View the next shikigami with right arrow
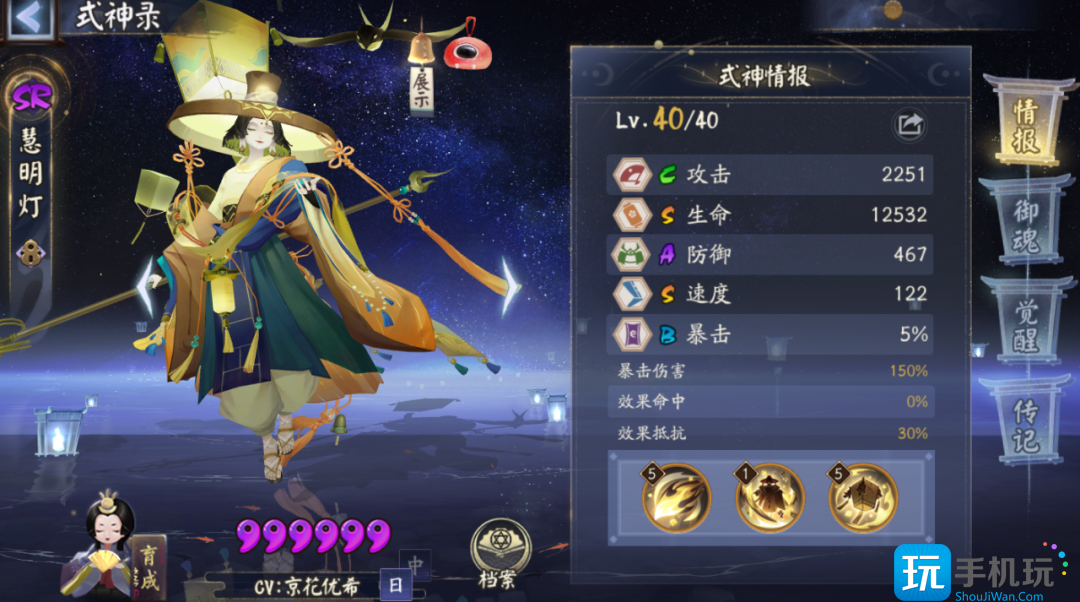Image resolution: width=1080 pixels, height=602 pixels. coord(510,285)
